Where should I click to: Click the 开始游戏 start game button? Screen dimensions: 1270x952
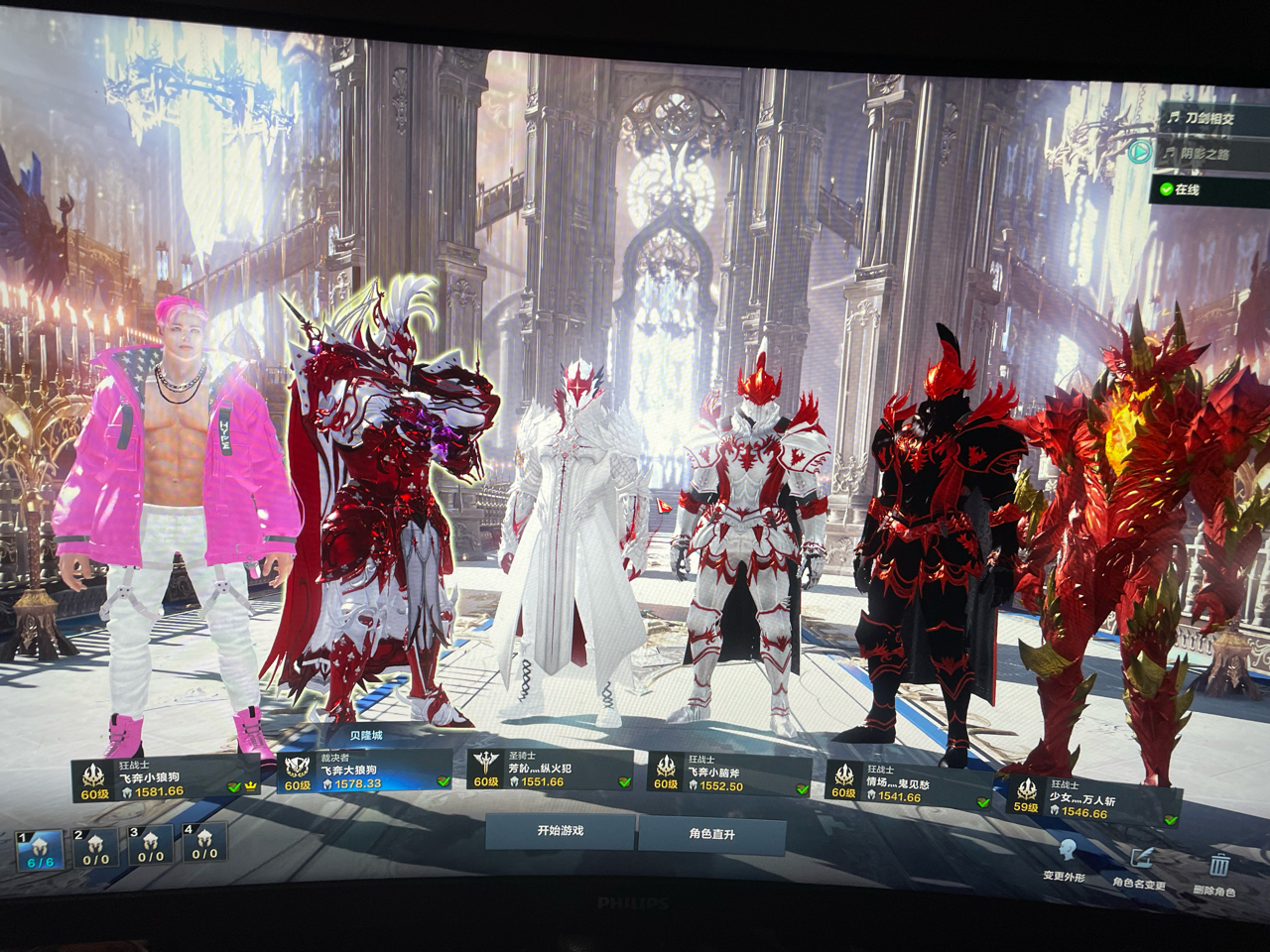(560, 831)
